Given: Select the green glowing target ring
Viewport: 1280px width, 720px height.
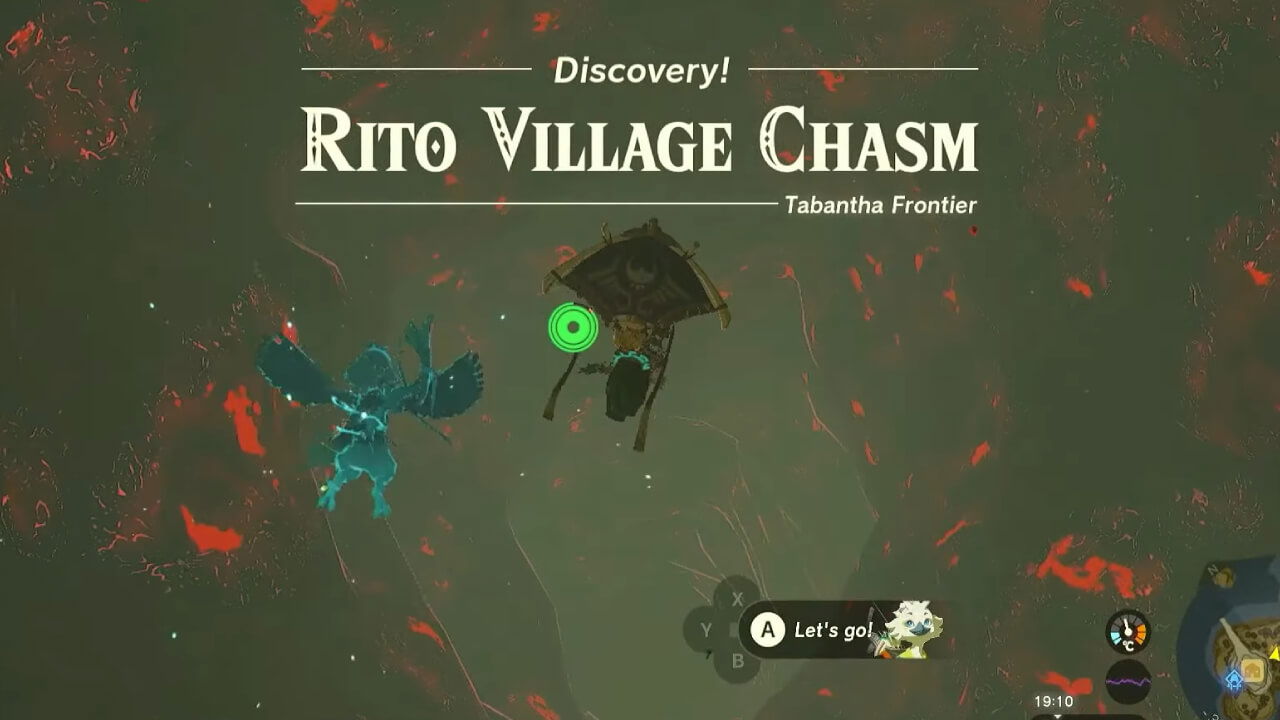Looking at the screenshot, I should 573,325.
